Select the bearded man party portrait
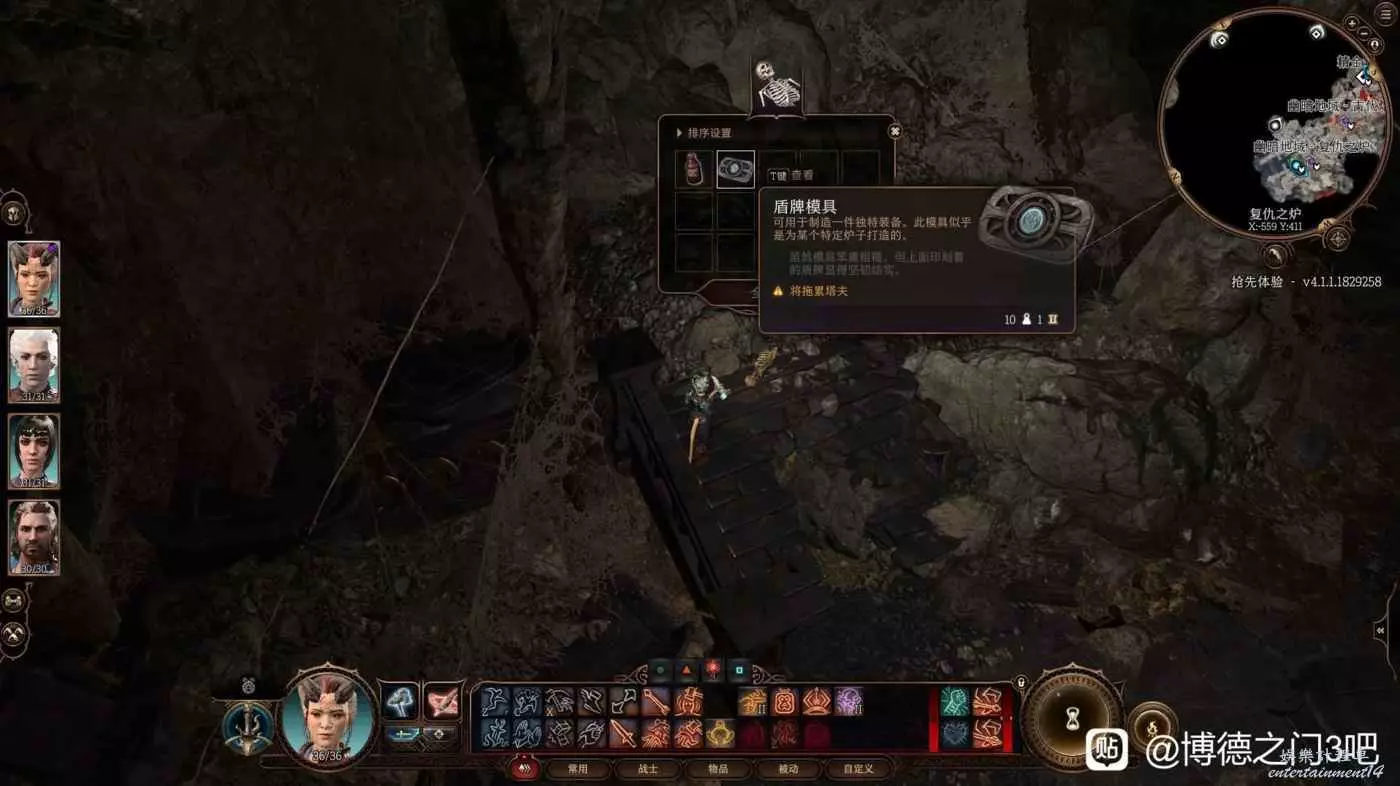 (34, 537)
